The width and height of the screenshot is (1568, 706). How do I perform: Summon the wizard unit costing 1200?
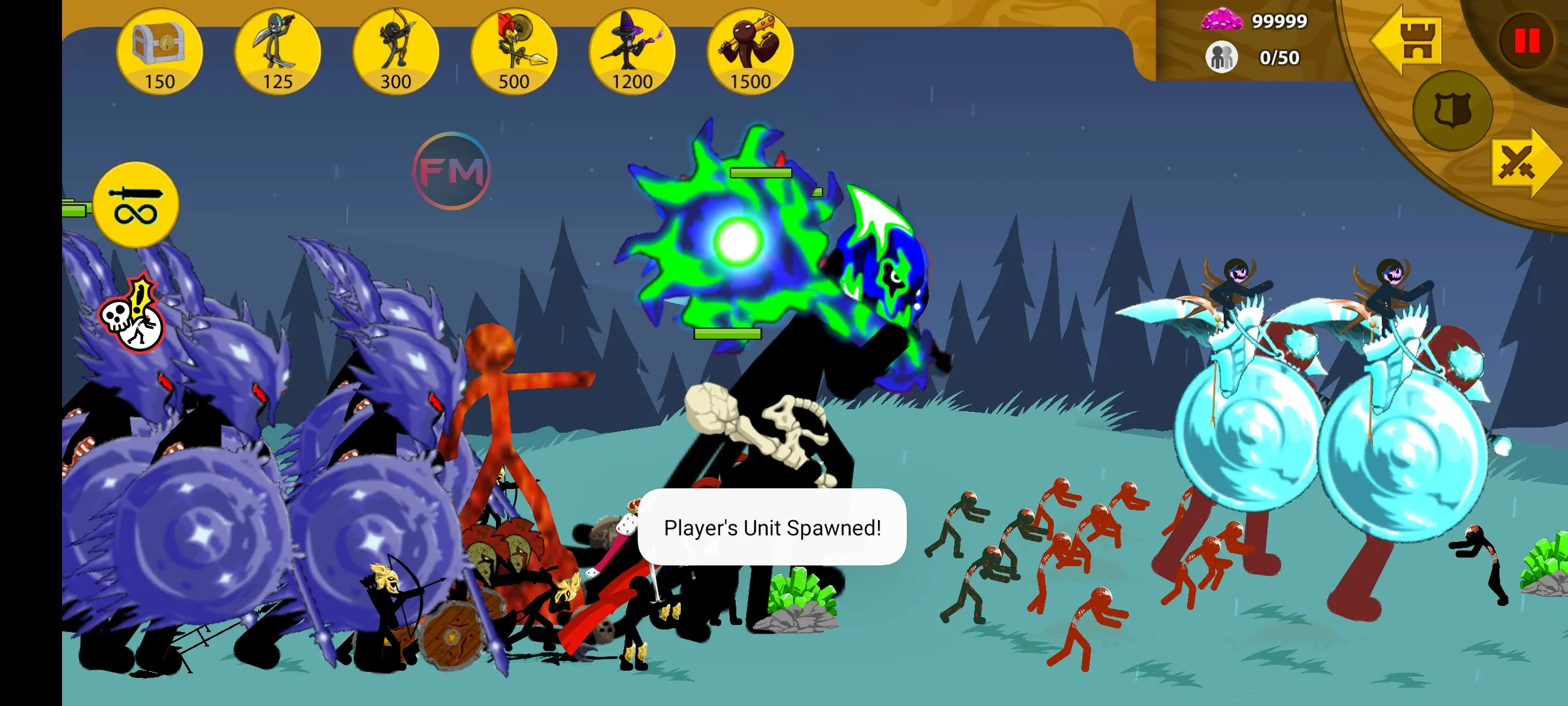click(632, 52)
